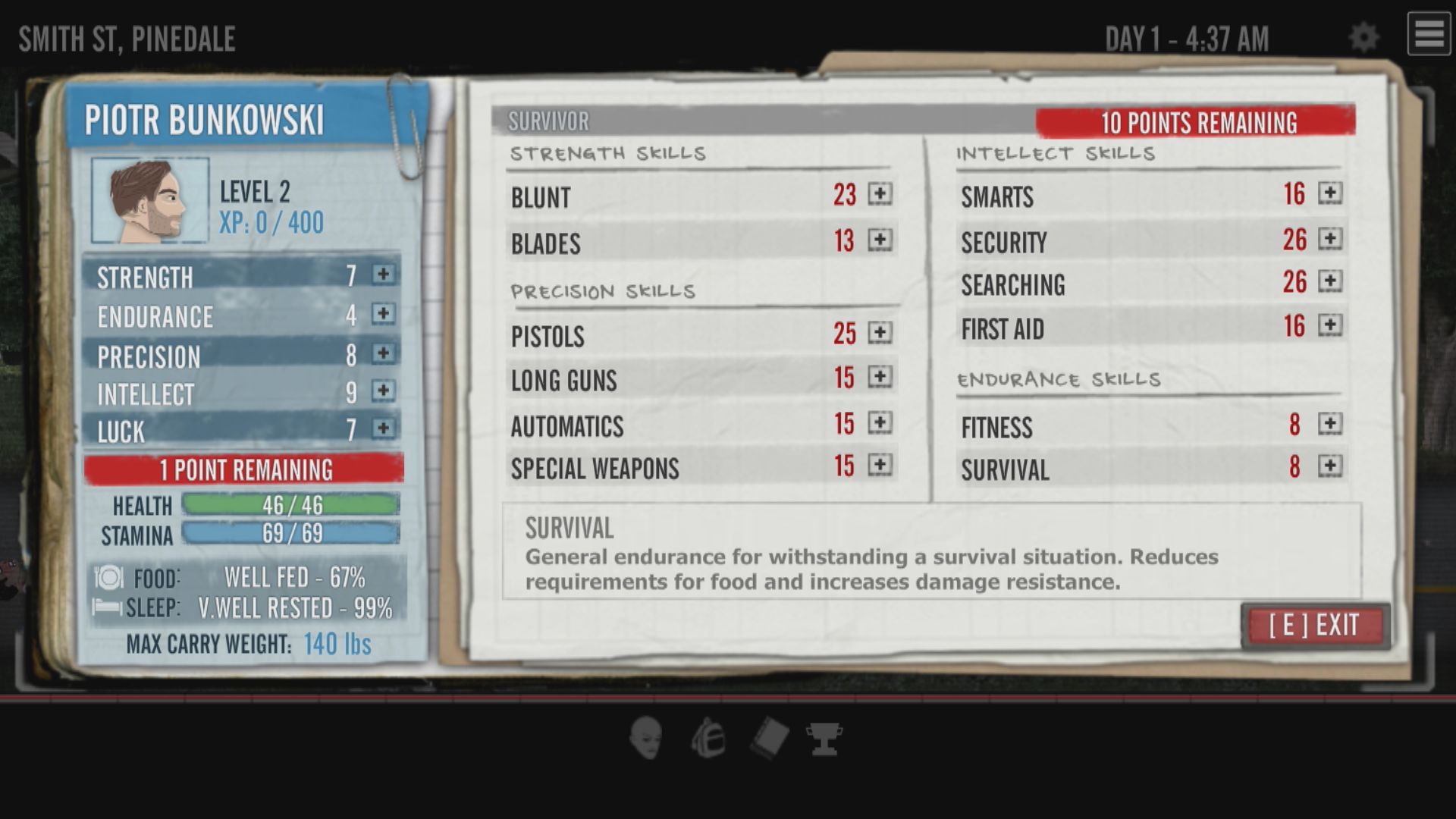Add a point to Intellect

[383, 391]
